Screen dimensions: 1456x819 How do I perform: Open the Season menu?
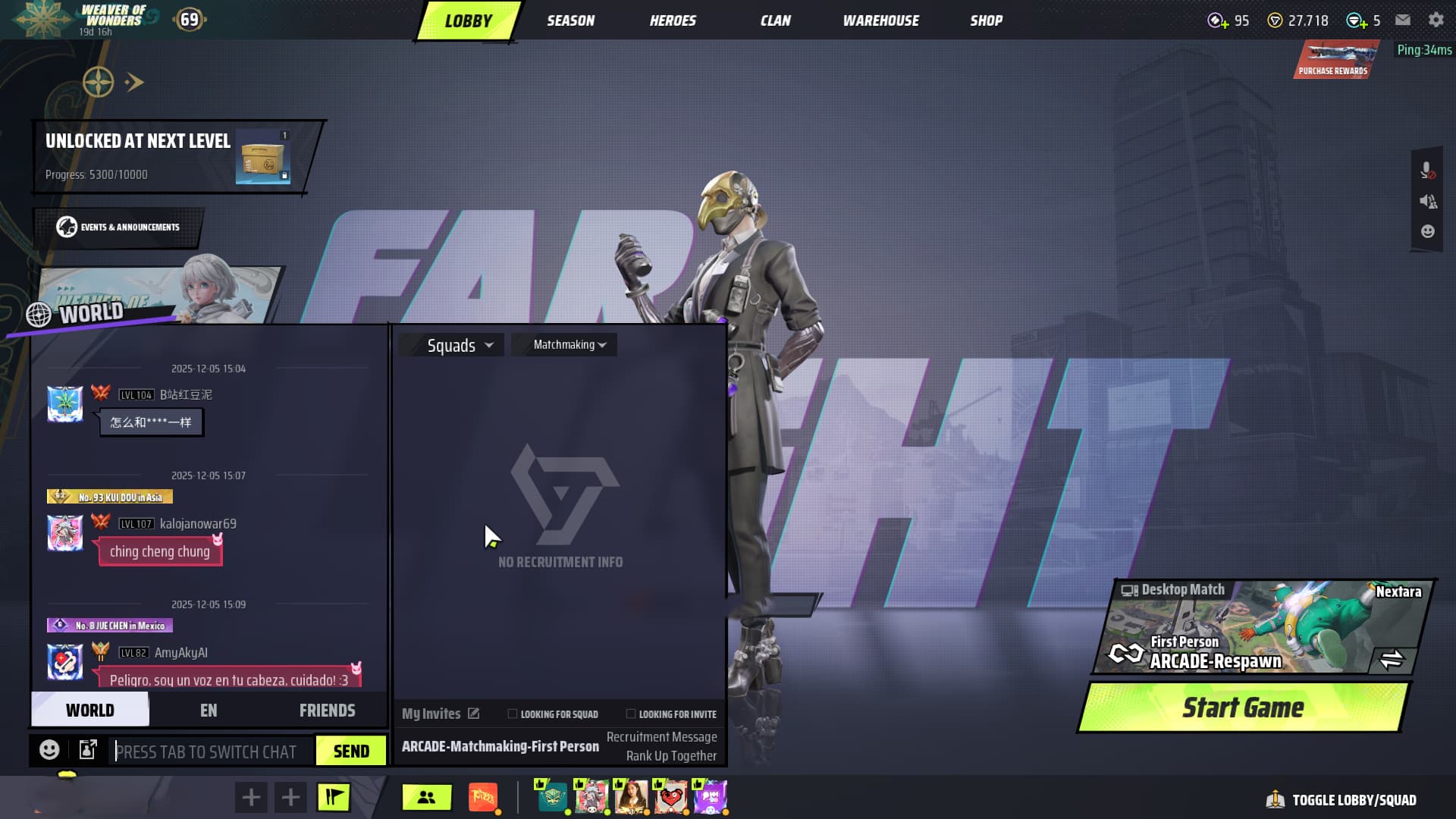[x=570, y=20]
